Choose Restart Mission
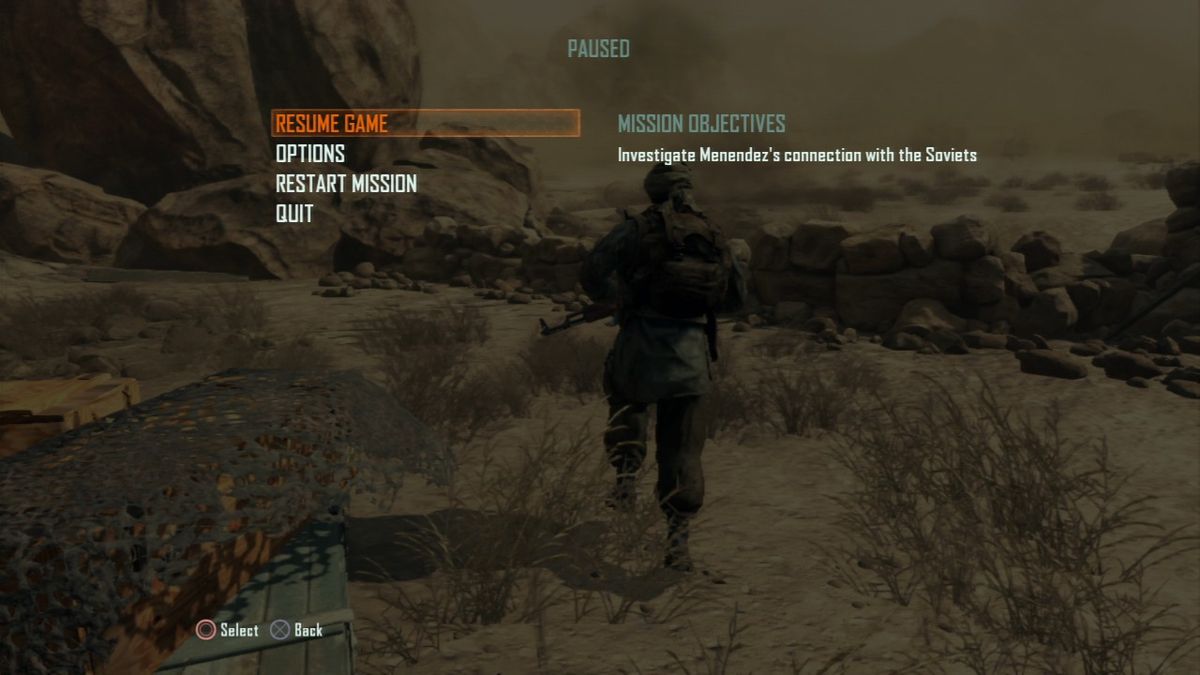 [x=346, y=184]
